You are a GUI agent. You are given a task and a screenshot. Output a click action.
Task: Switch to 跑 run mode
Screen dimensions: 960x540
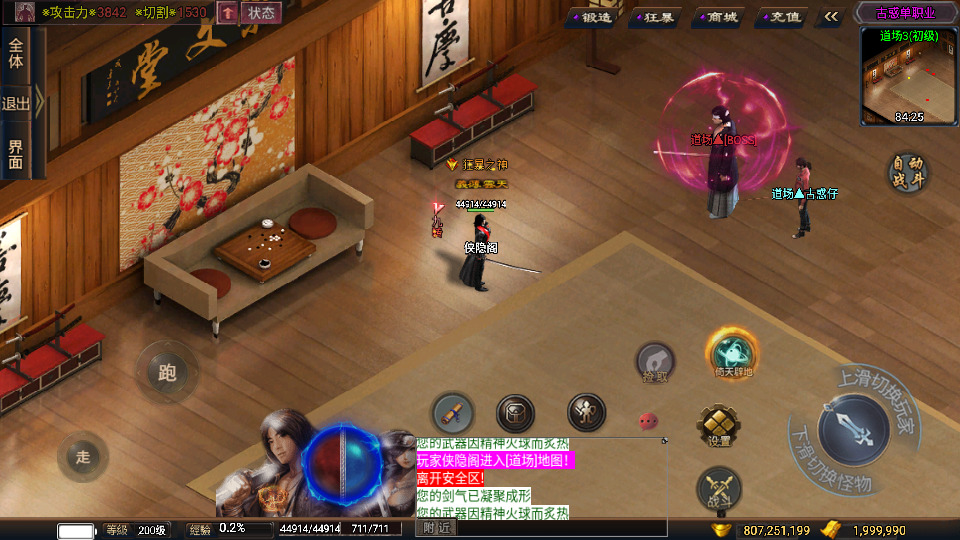coord(166,372)
